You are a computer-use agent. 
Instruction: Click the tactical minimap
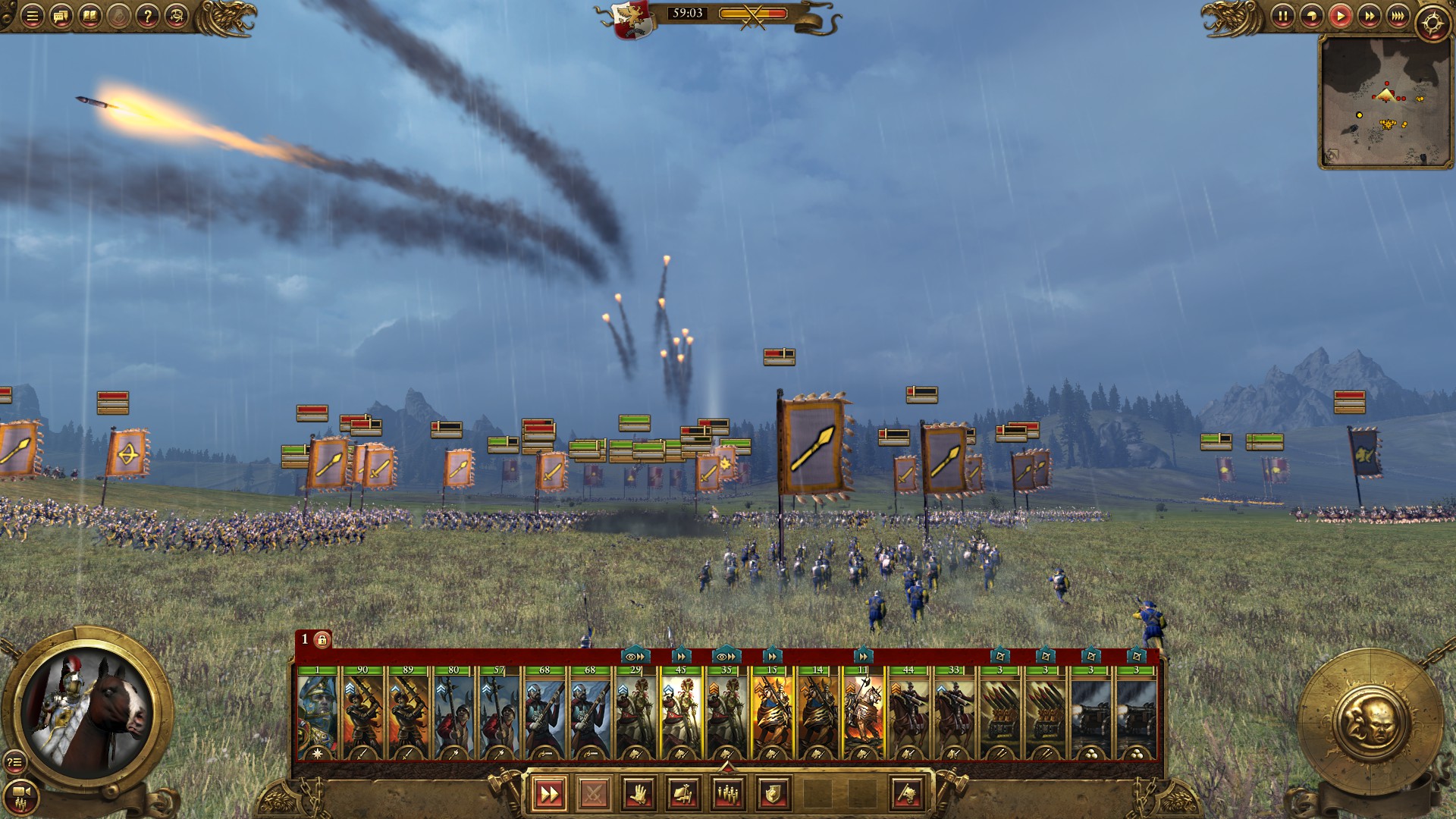coord(1385,101)
